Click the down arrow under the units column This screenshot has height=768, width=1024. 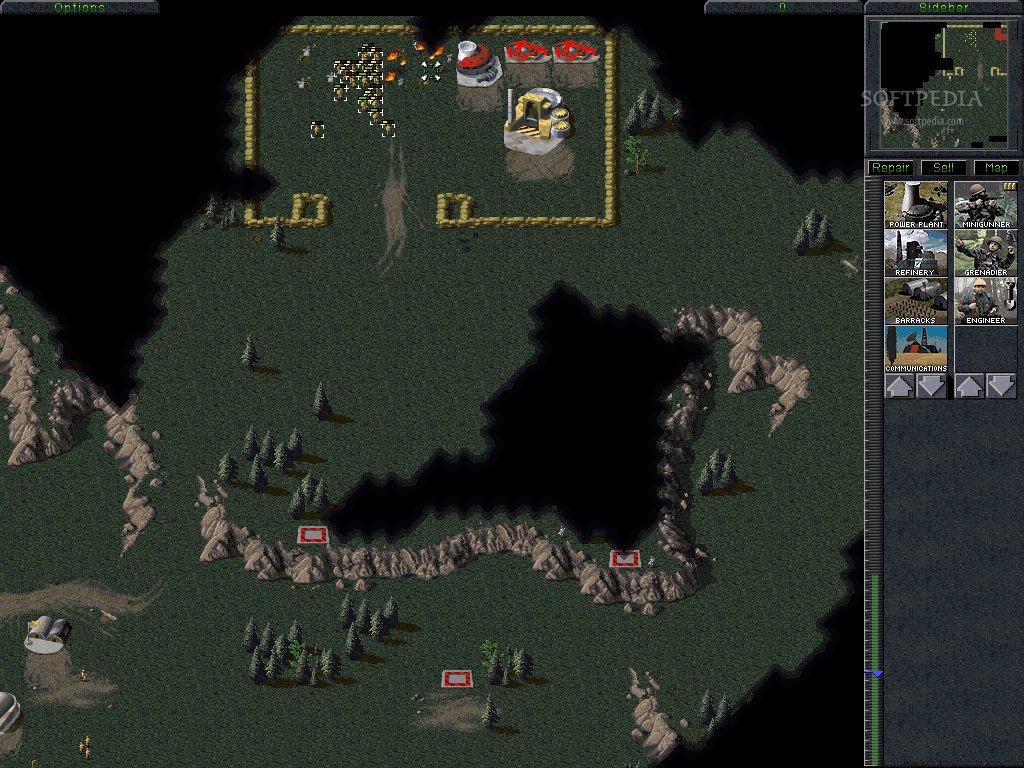coord(1002,386)
